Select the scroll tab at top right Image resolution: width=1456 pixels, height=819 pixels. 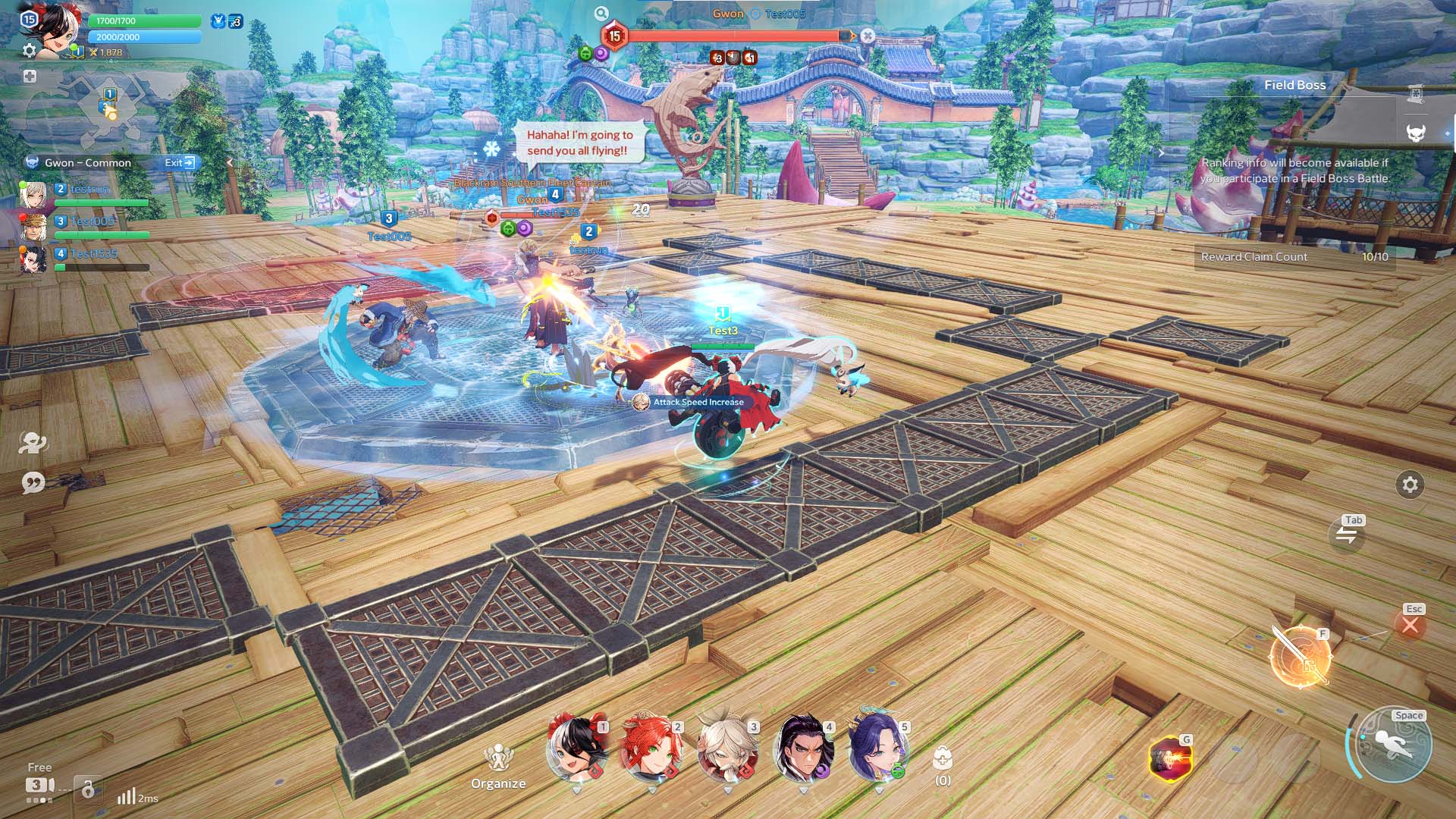click(x=1415, y=93)
